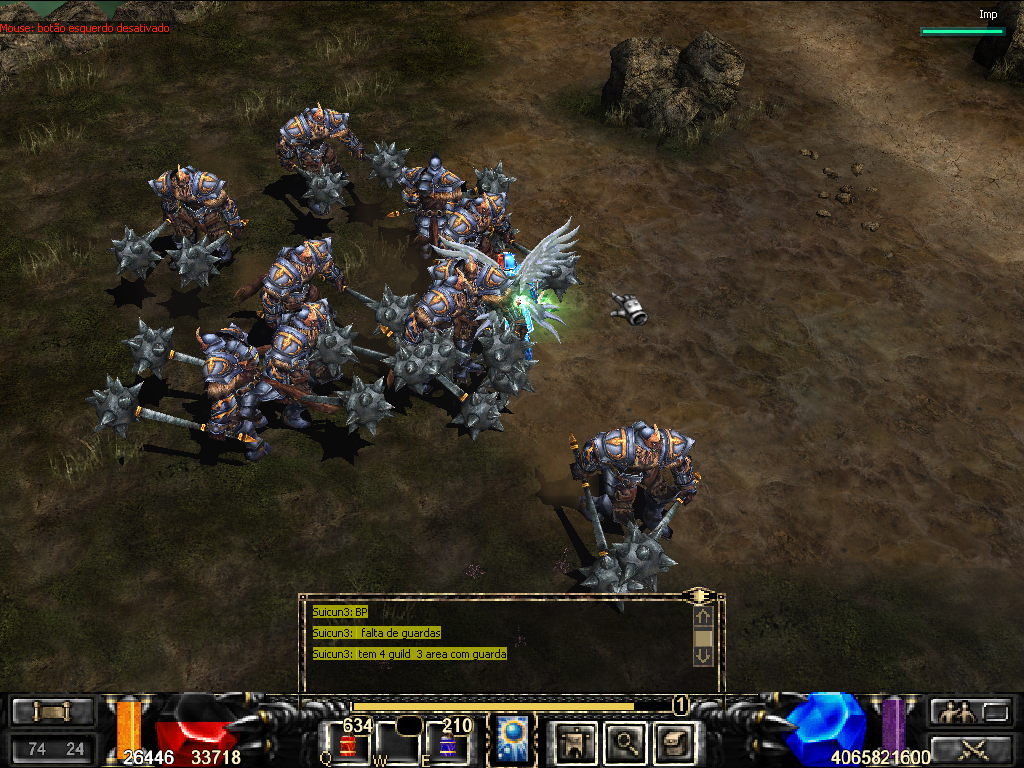Click the crossed swords button
The width and height of the screenshot is (1024, 768).
click(969, 747)
